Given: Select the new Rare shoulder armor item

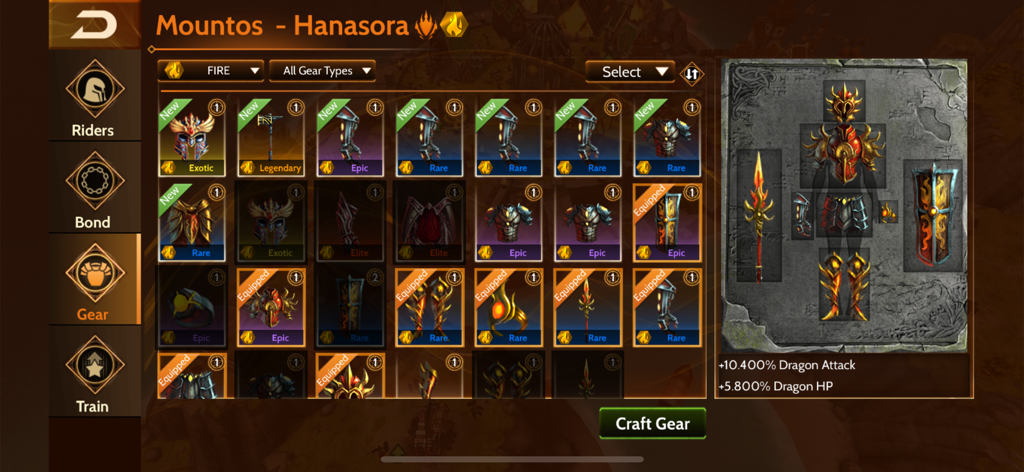Looking at the screenshot, I should [192, 221].
